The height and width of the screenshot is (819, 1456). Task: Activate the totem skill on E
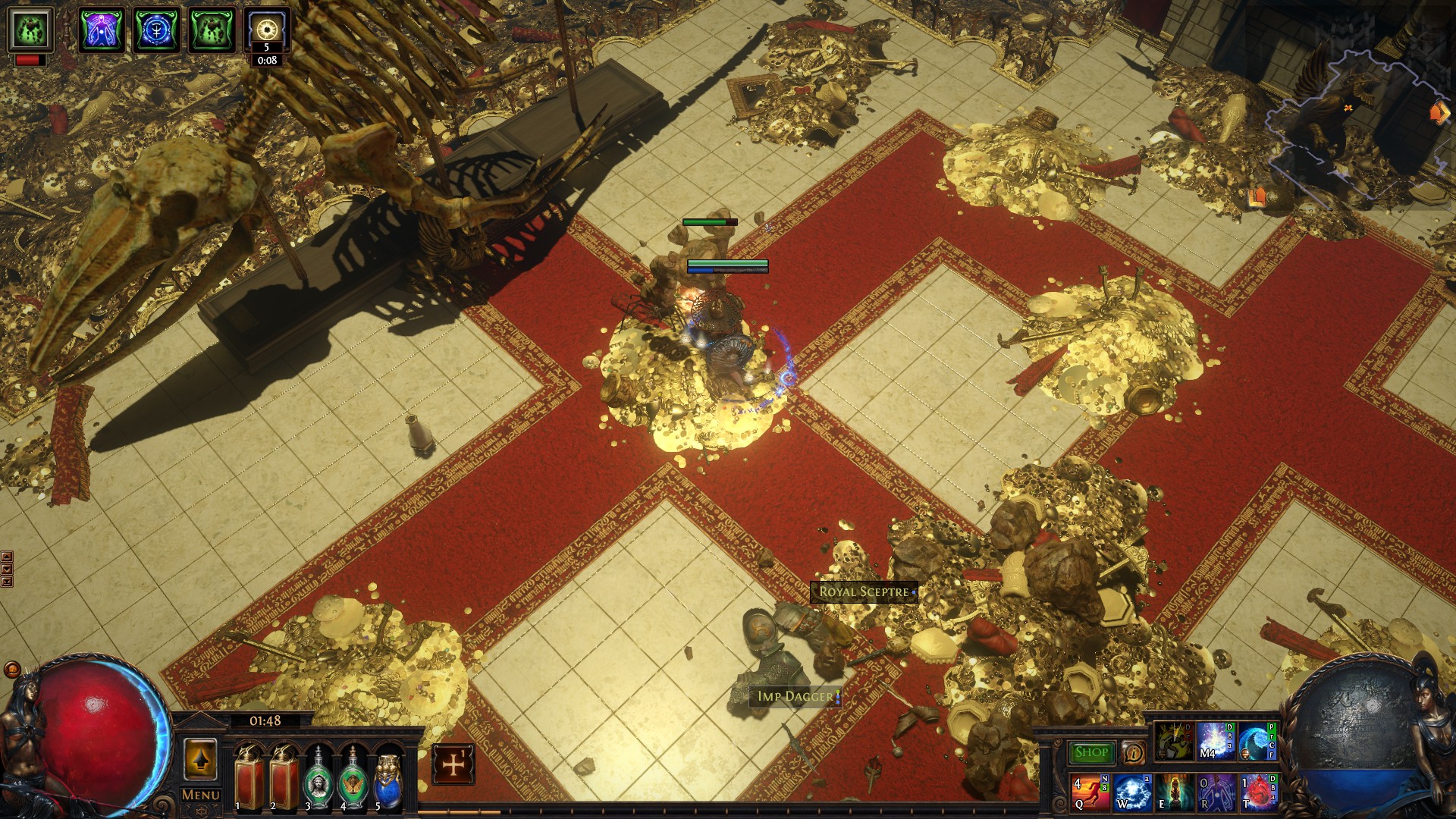pos(1173,792)
